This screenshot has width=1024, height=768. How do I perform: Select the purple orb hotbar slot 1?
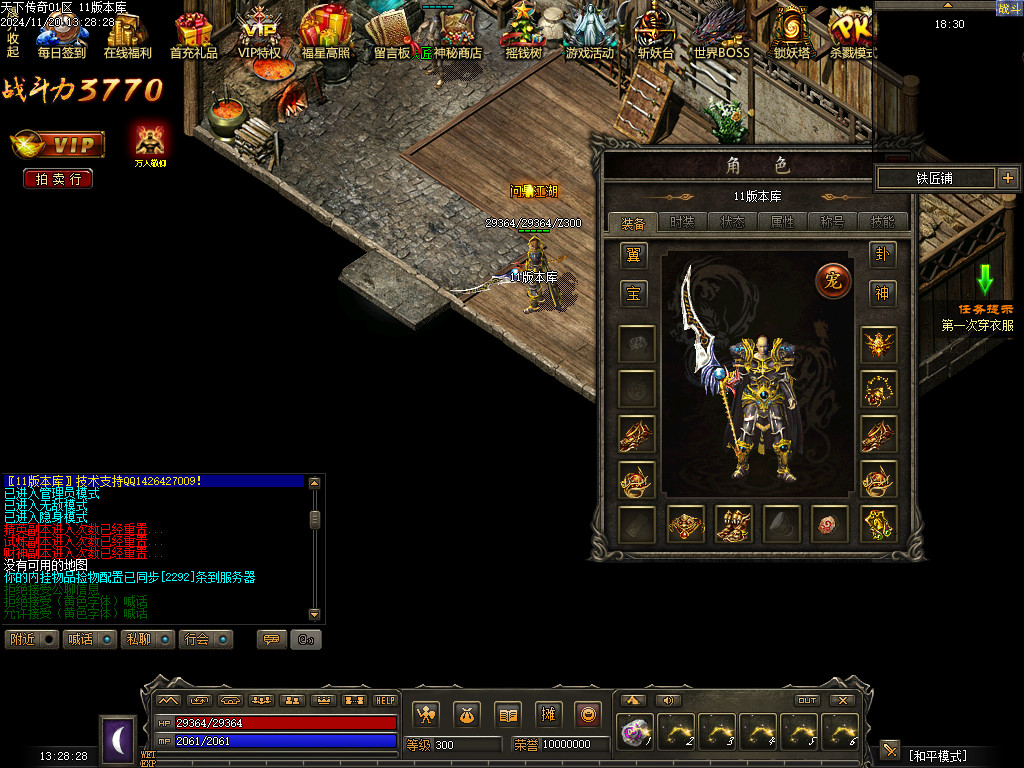click(x=635, y=732)
